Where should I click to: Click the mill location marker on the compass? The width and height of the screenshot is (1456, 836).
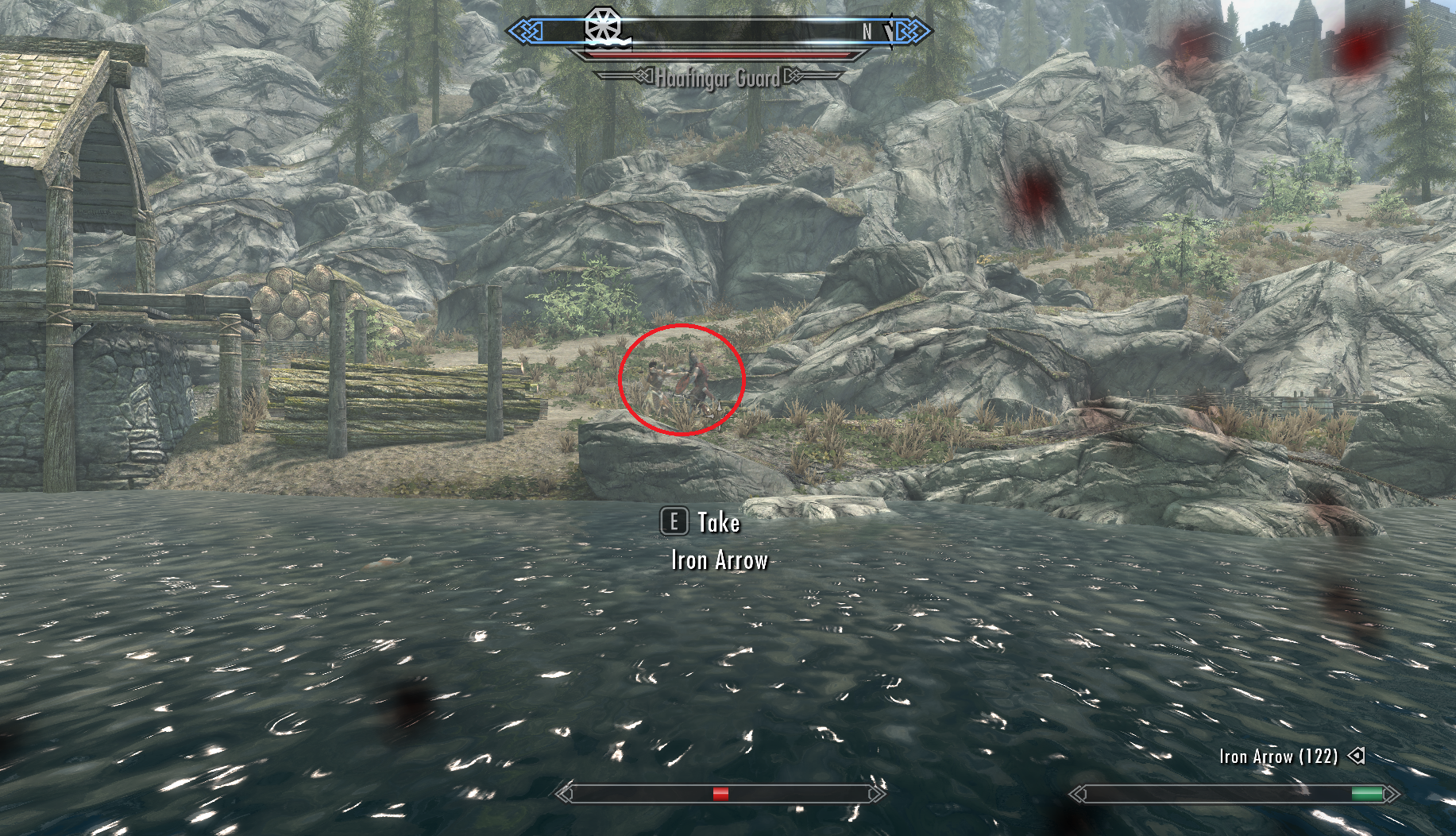(602, 25)
